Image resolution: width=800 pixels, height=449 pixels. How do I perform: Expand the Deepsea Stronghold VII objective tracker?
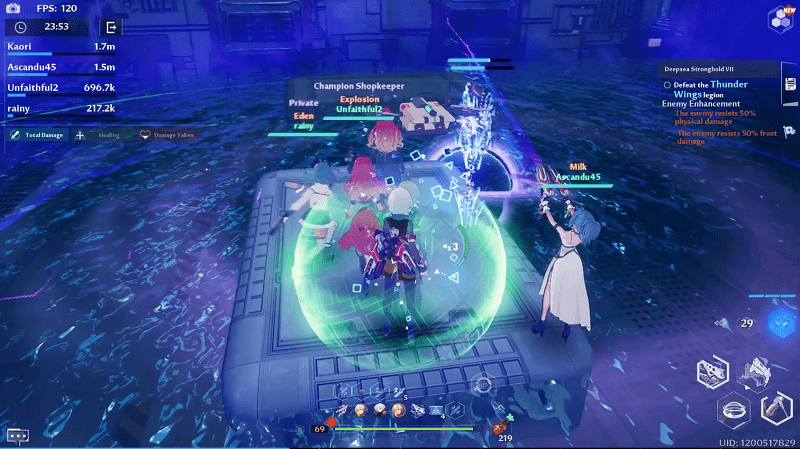[721, 69]
